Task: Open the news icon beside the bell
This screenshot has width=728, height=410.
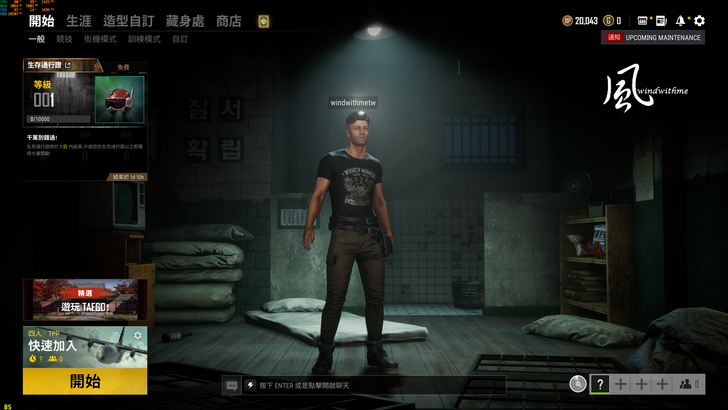Action: coord(662,20)
